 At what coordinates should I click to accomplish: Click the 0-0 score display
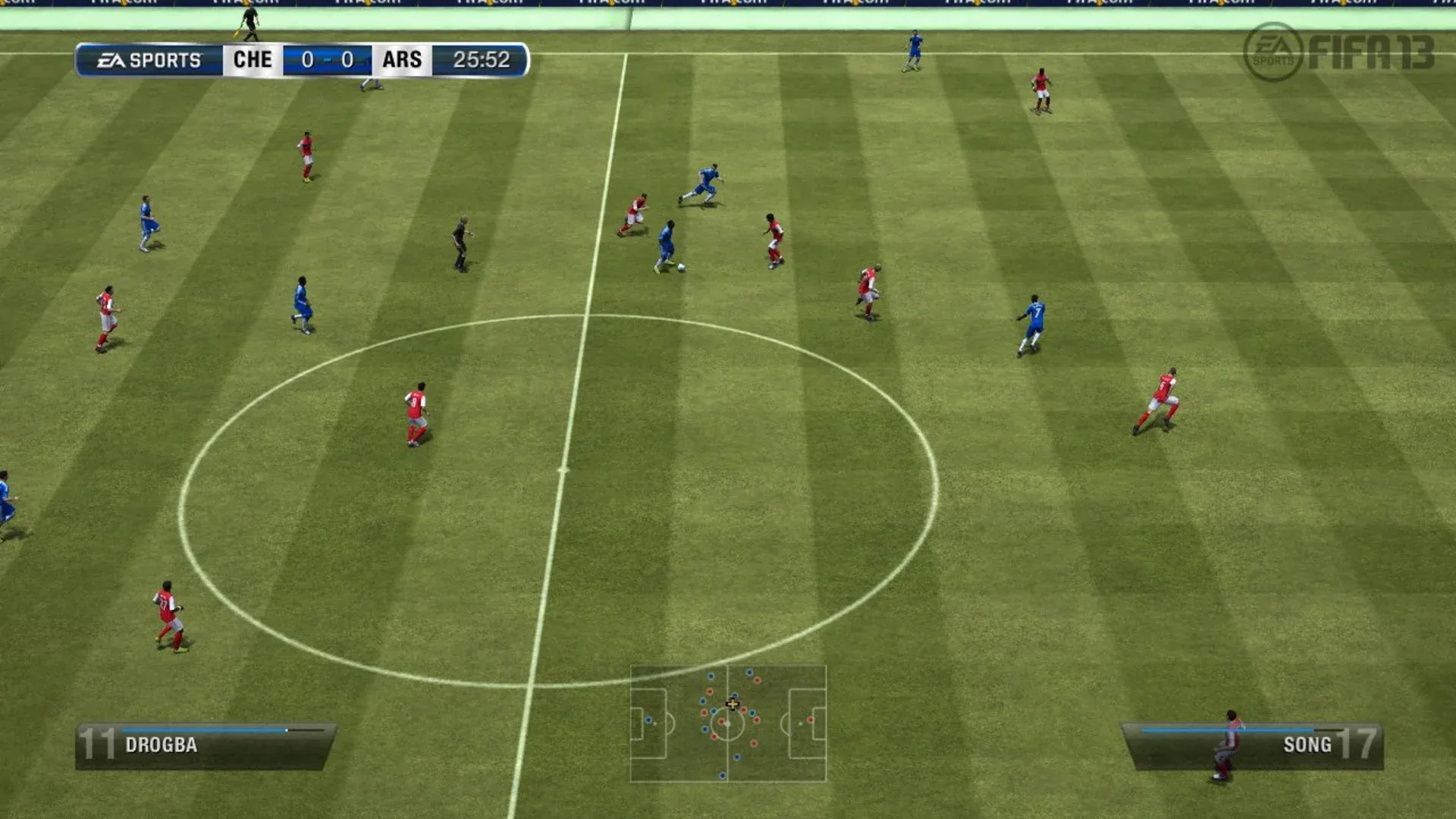coord(328,59)
